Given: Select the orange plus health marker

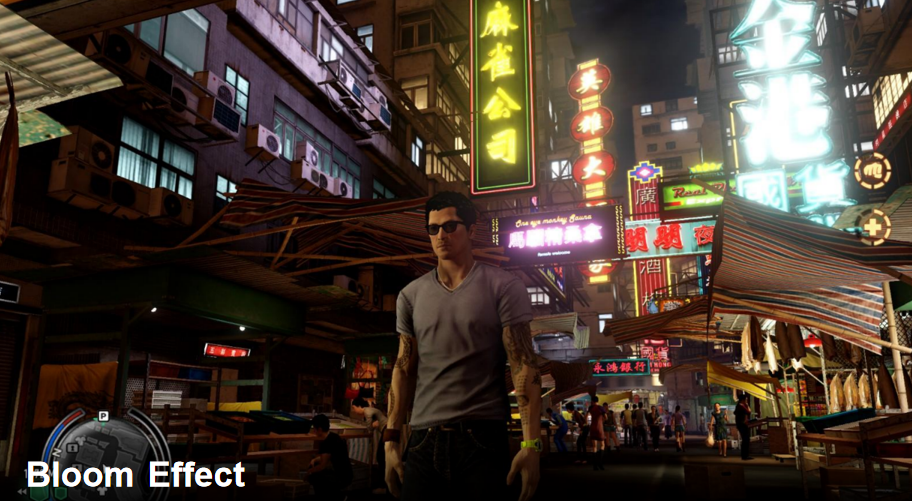Looking at the screenshot, I should click(873, 226).
